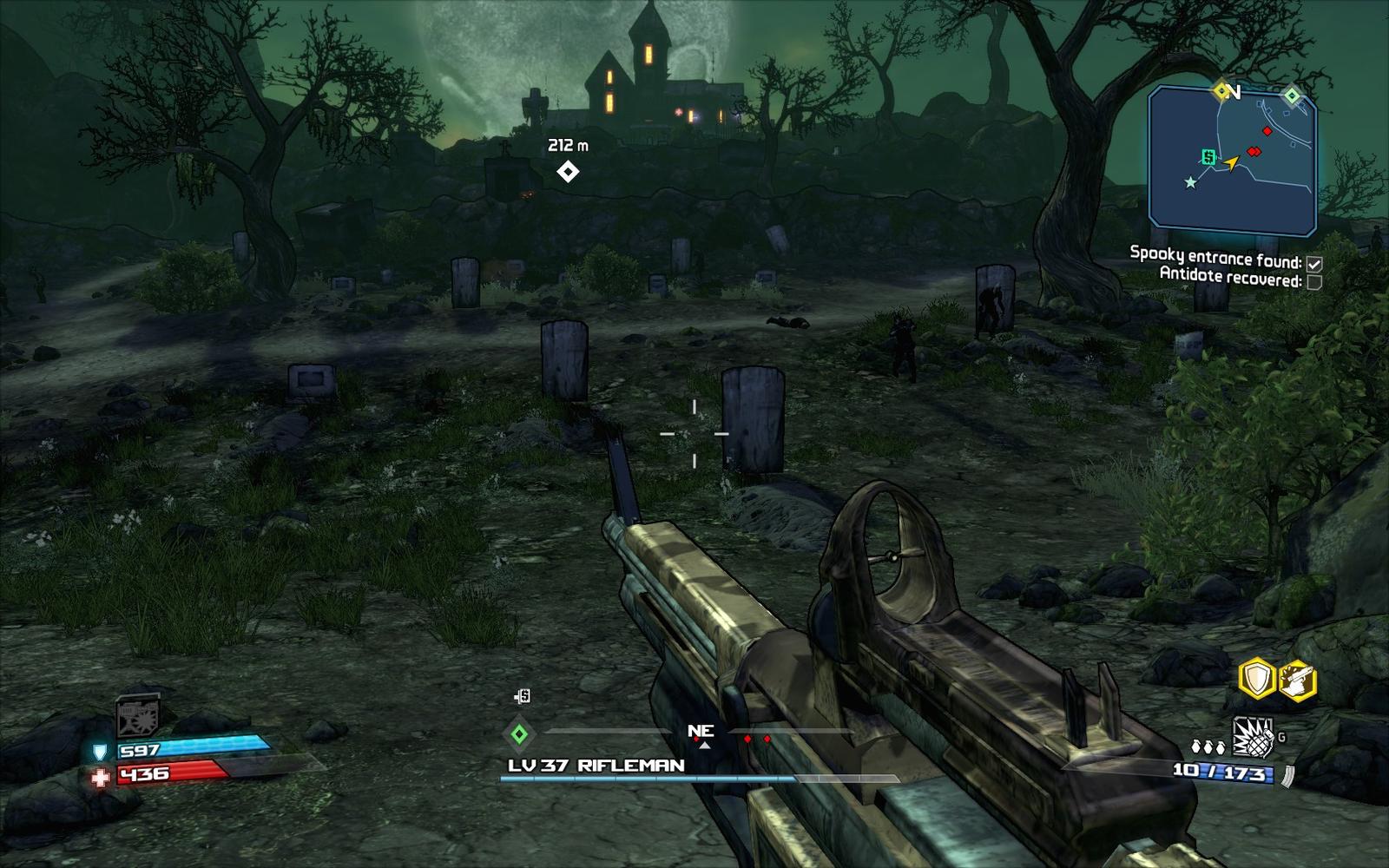Click the Spooky entrance found checkbox

(1314, 264)
